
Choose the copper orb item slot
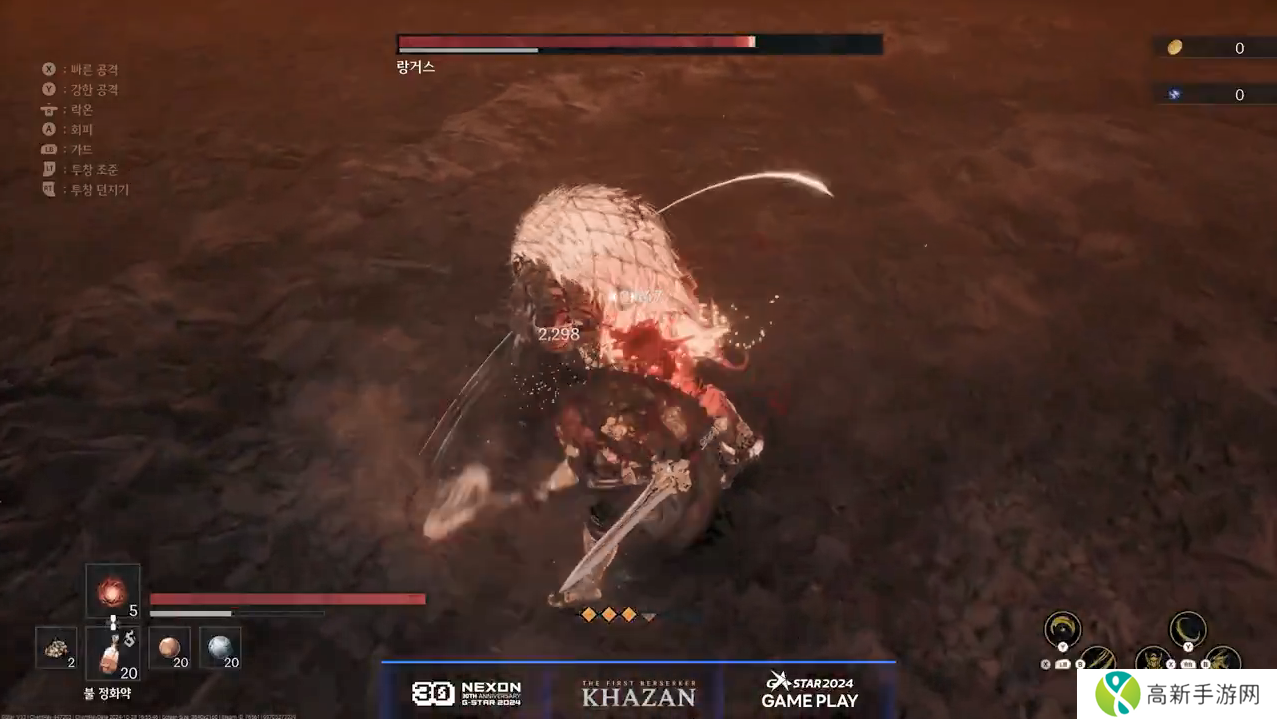click(169, 648)
